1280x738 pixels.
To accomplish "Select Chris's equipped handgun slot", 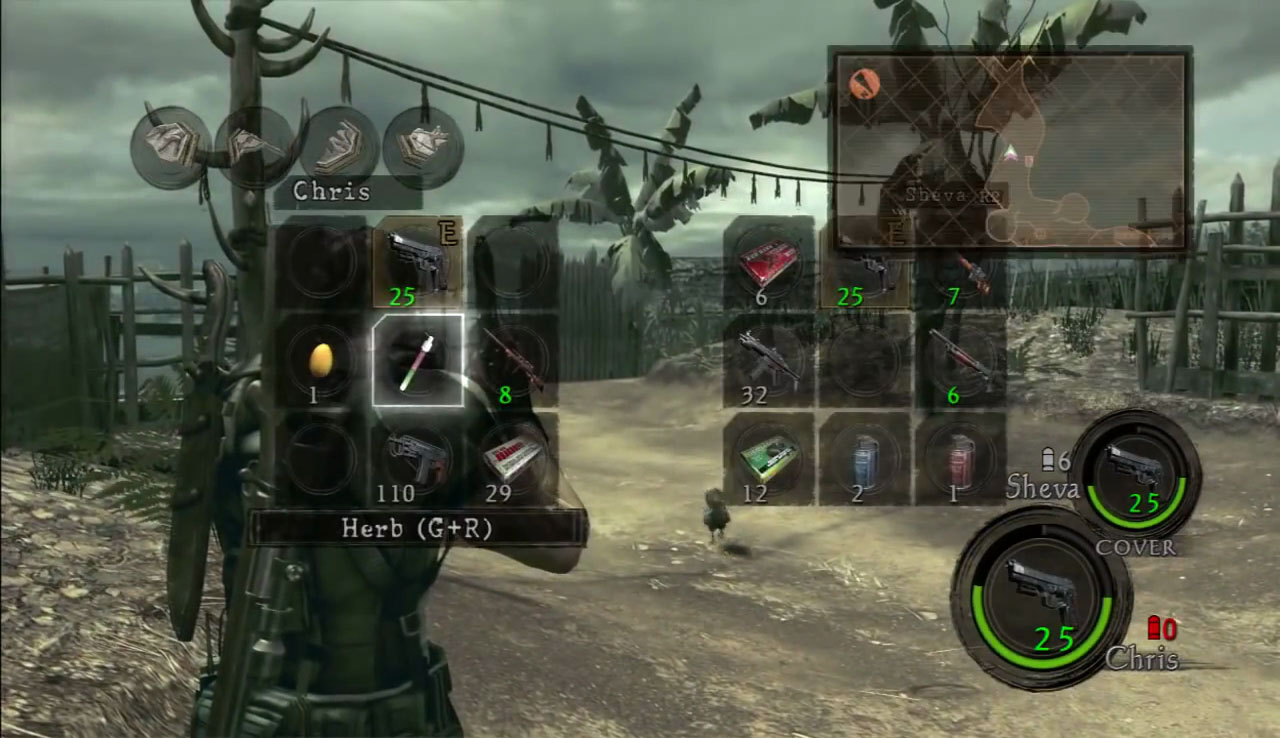I will click(417, 262).
